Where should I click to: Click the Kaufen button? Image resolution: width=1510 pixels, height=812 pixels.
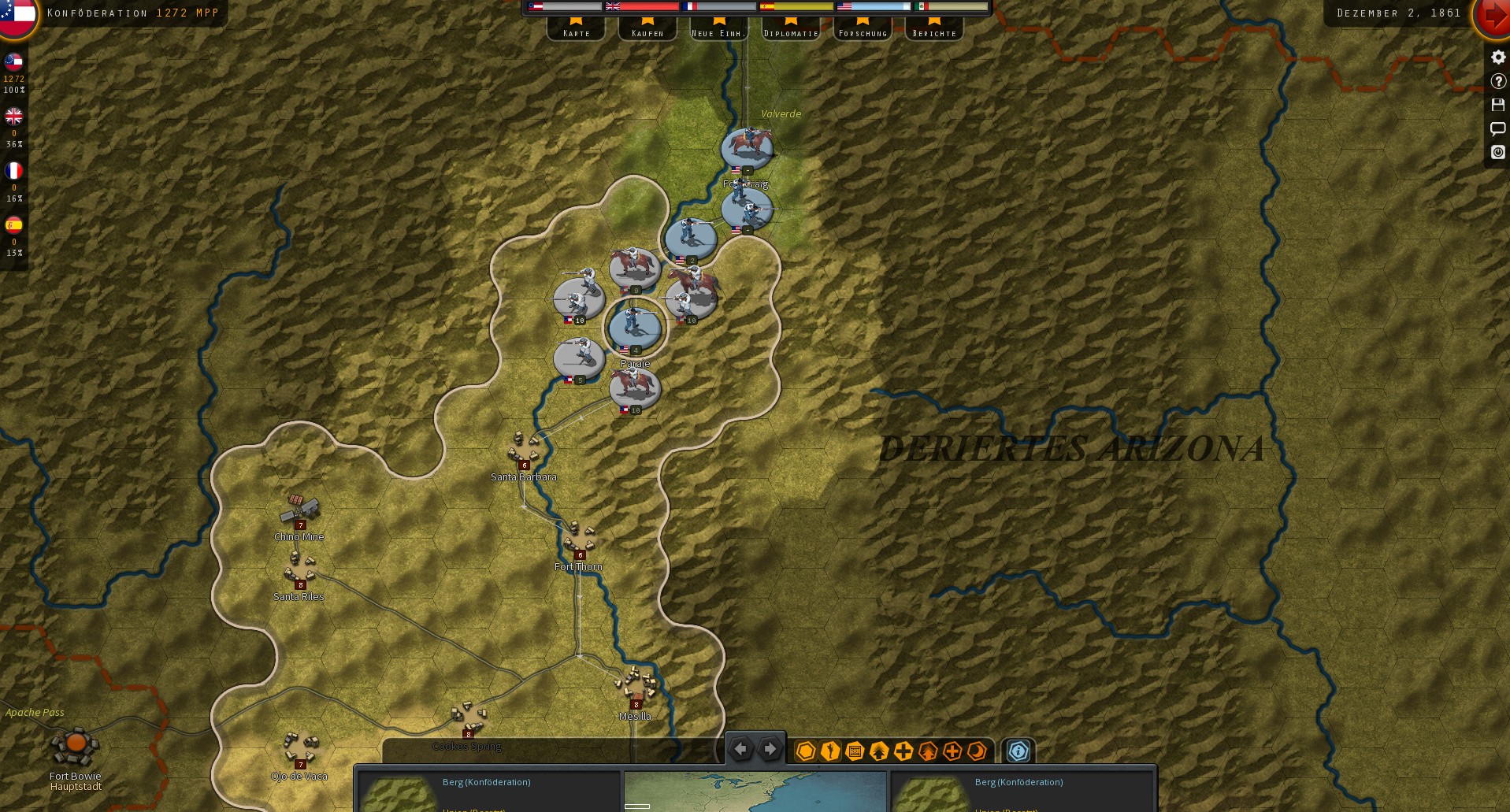tap(647, 32)
